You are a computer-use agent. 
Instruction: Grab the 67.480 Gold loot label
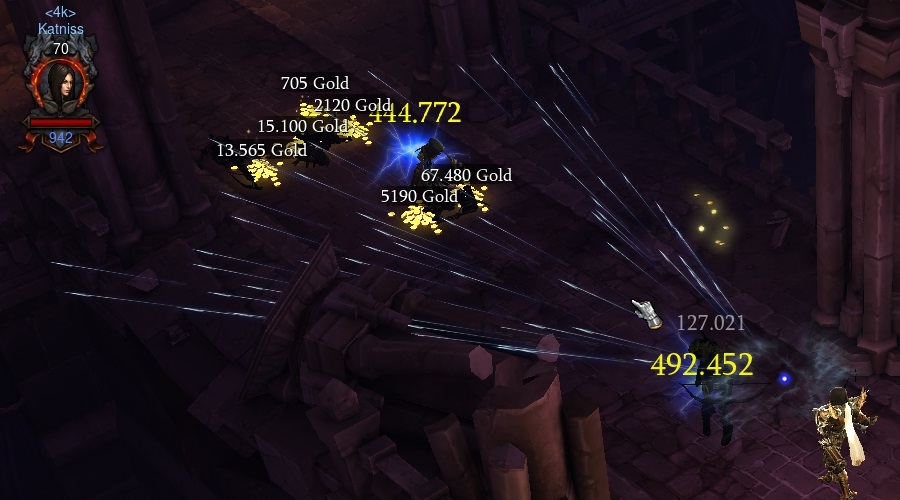[466, 175]
